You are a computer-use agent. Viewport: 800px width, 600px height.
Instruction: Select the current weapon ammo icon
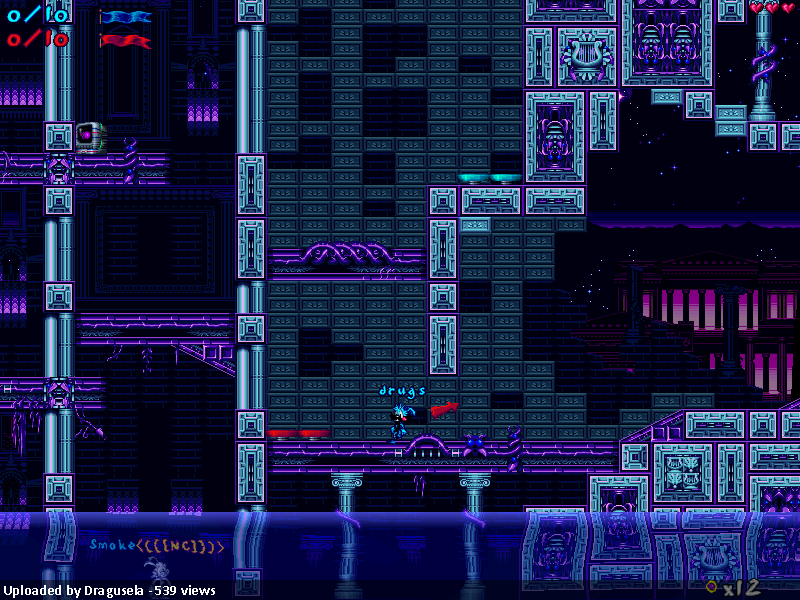click(x=711, y=586)
